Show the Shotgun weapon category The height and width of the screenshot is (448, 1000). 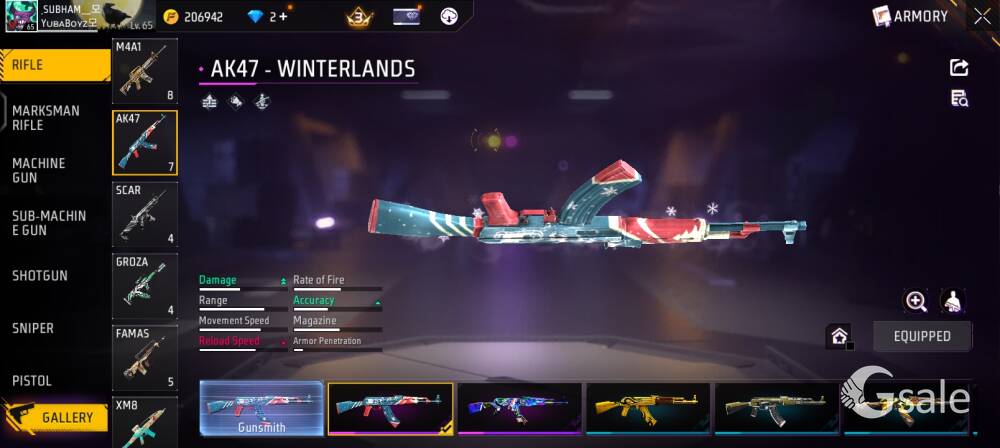(40, 275)
